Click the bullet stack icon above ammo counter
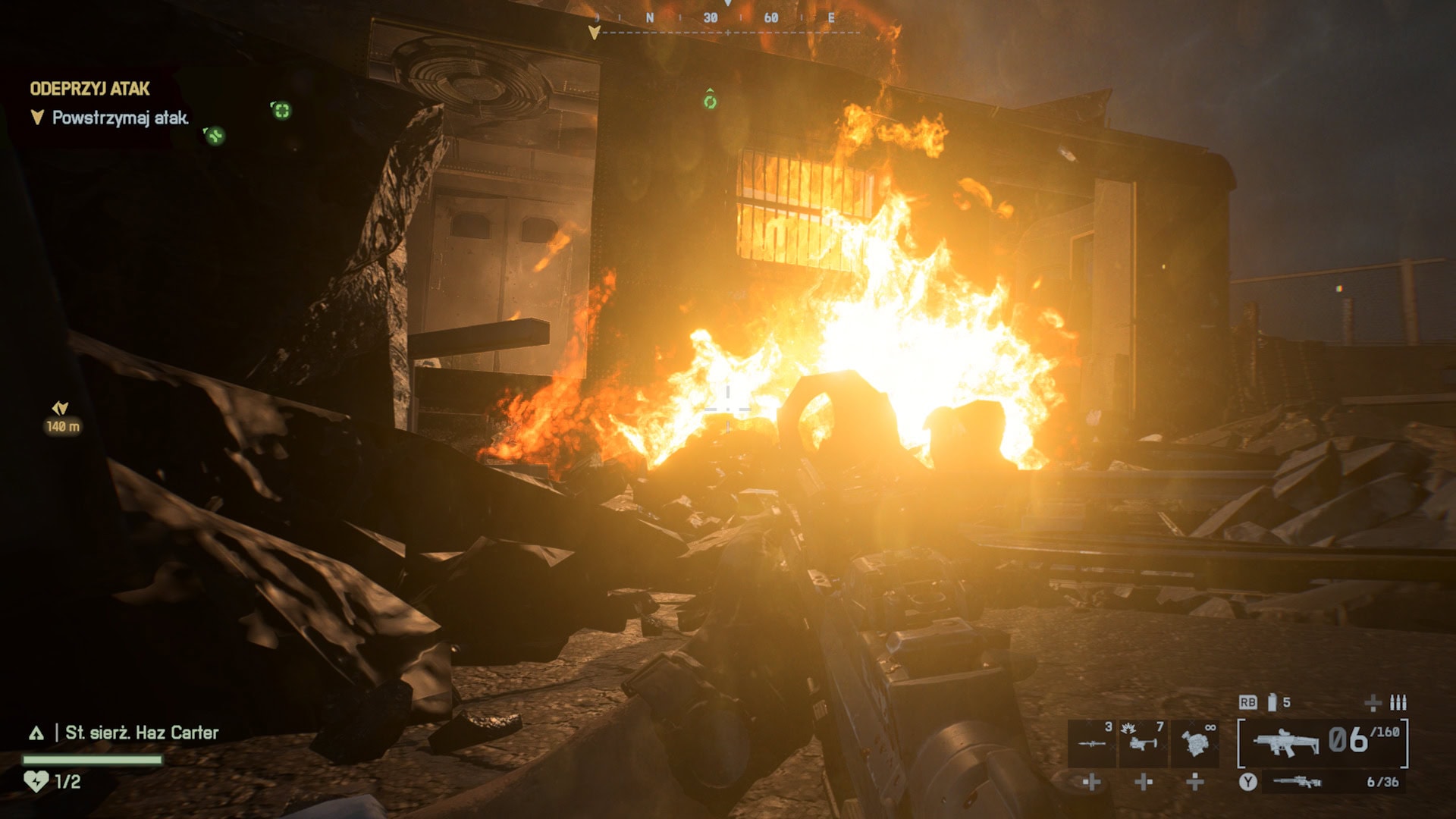1456x819 pixels. pos(1398,703)
